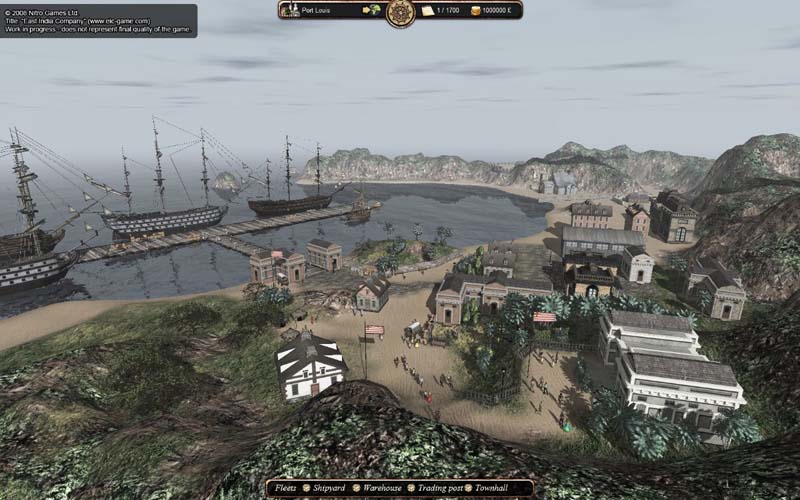Click the world map arrow icon
This screenshot has width=800, height=500.
372,10
